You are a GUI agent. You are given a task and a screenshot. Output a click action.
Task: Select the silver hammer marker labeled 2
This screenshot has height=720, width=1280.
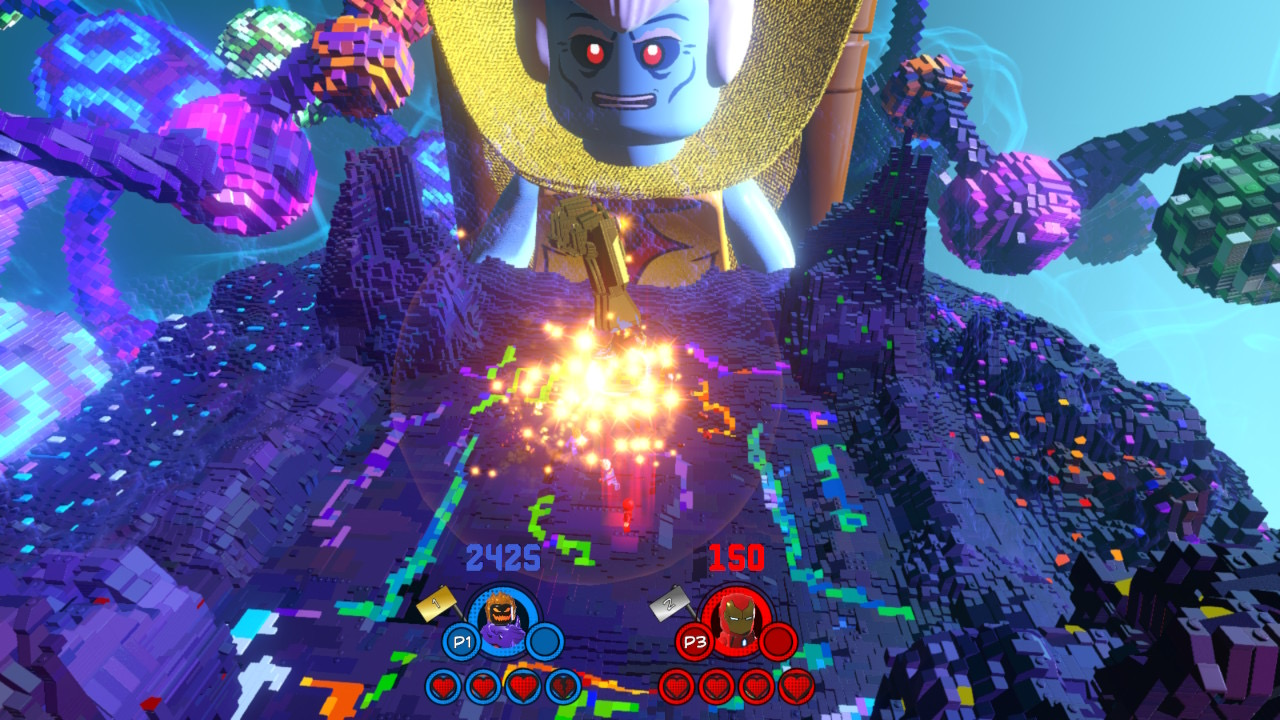(x=670, y=605)
